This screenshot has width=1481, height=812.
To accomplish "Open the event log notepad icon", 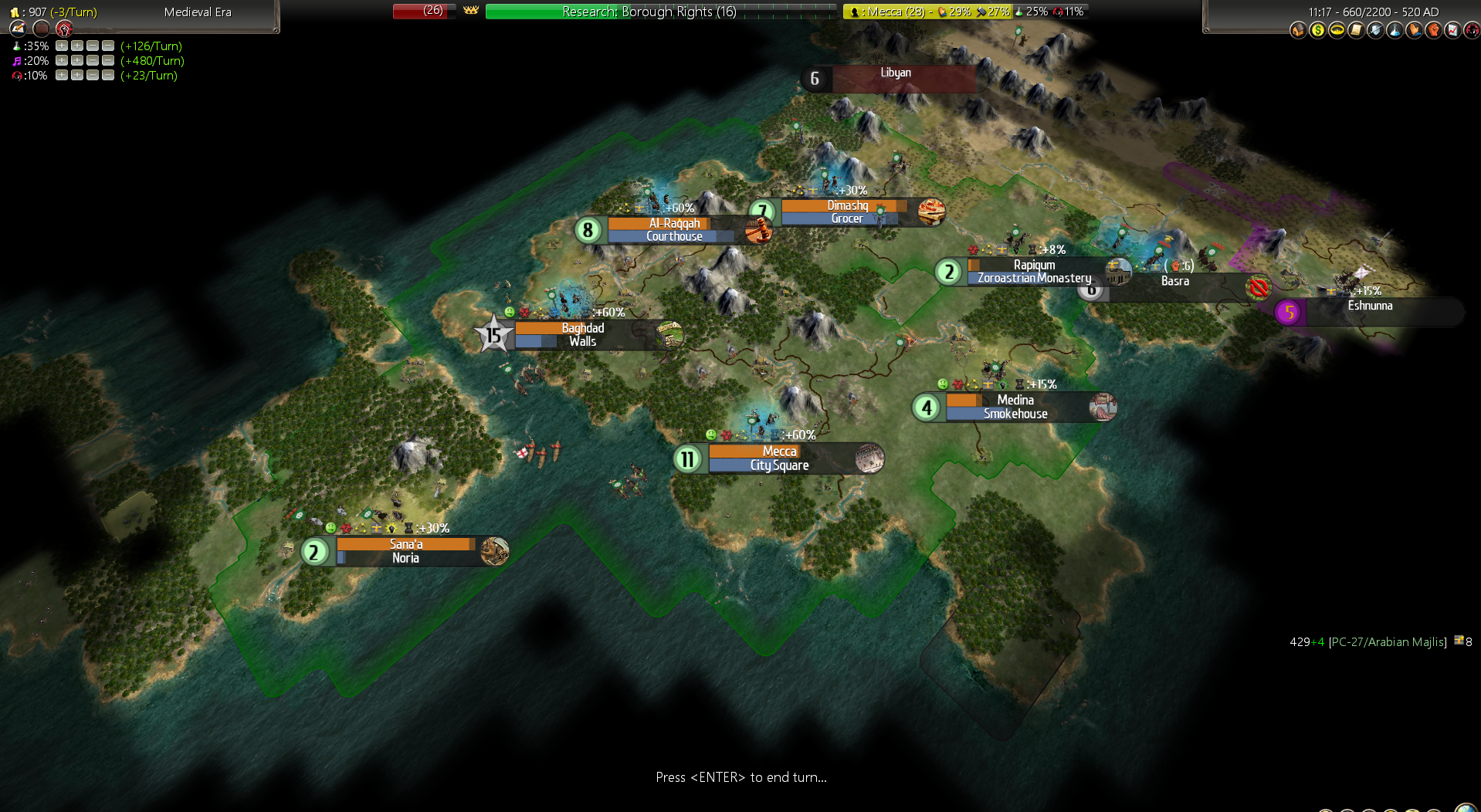I will tap(19, 29).
